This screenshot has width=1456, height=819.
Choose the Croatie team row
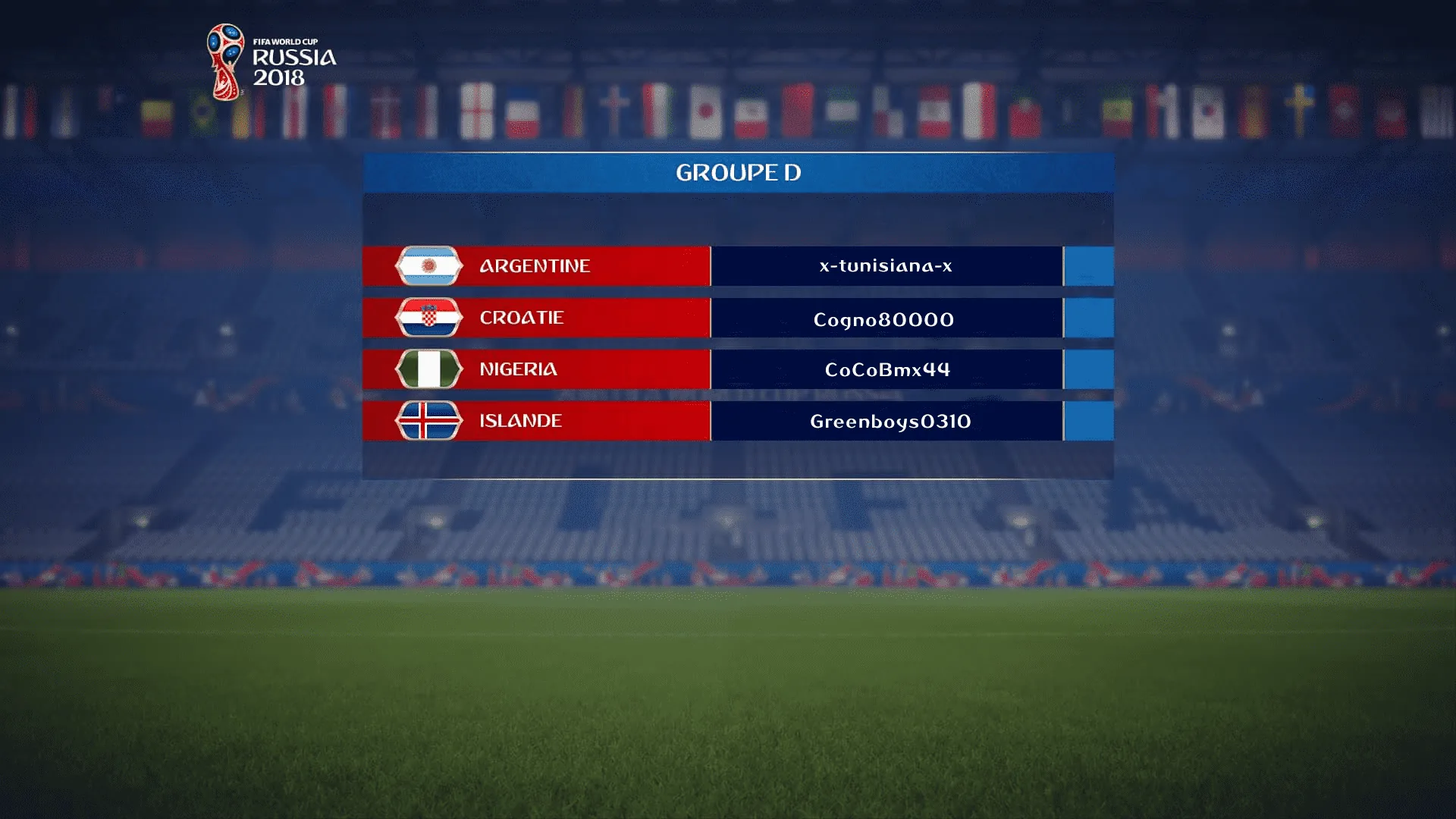click(535, 318)
